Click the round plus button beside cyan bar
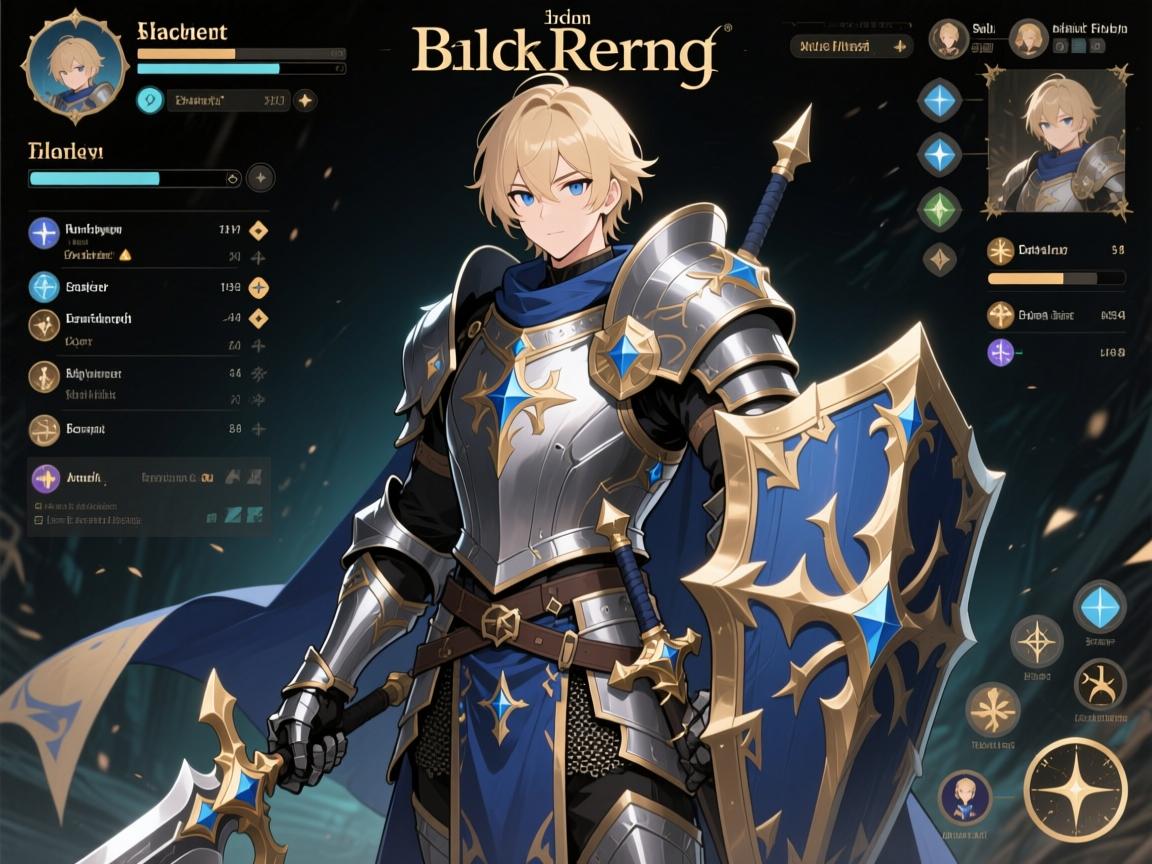The width and height of the screenshot is (1152, 864). click(260, 178)
